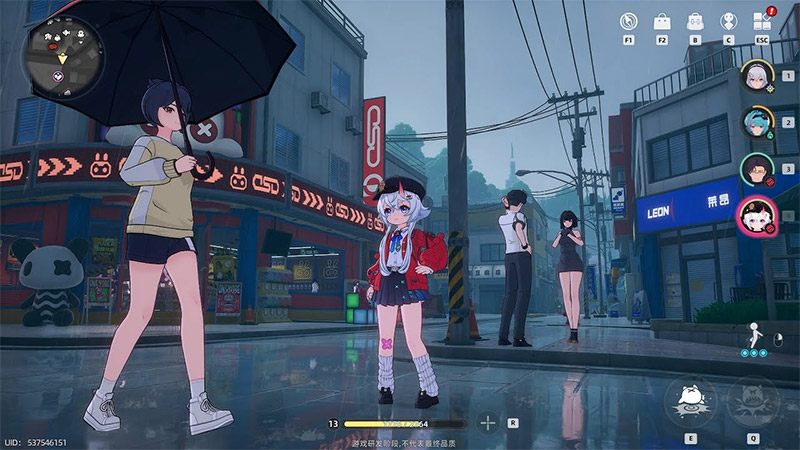Select the active pink-ringed character portrait
Image resolution: width=800 pixels, height=450 pixels.
756,216
